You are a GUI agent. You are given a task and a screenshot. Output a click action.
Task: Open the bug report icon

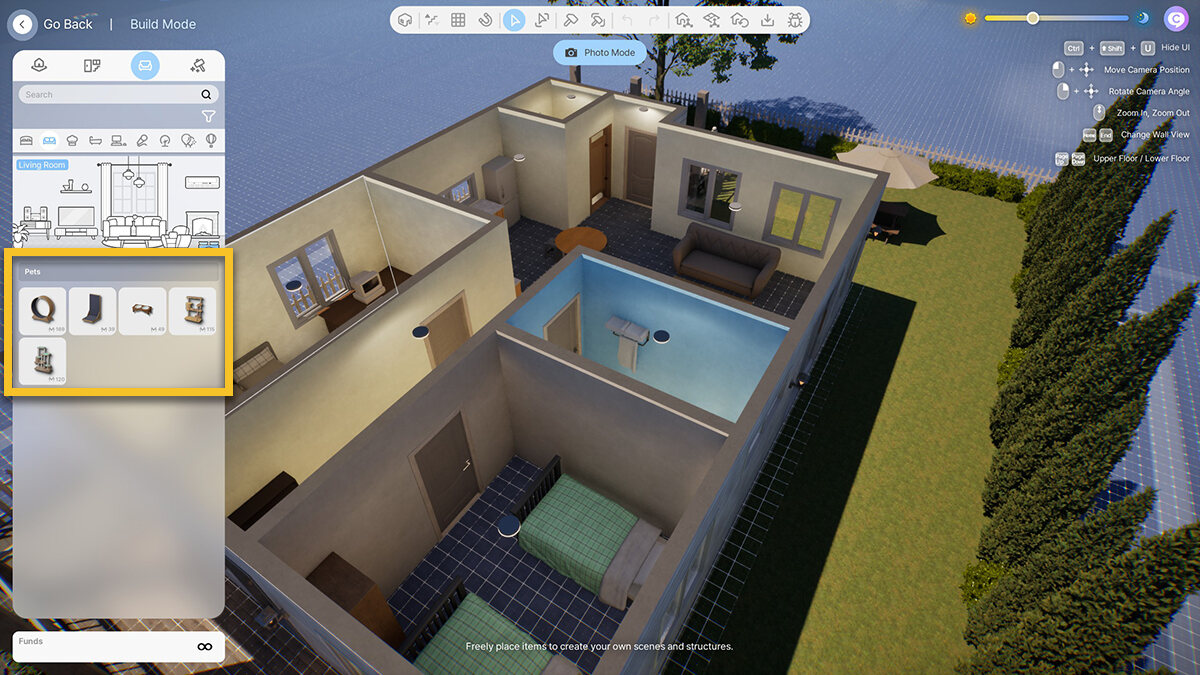pos(795,20)
